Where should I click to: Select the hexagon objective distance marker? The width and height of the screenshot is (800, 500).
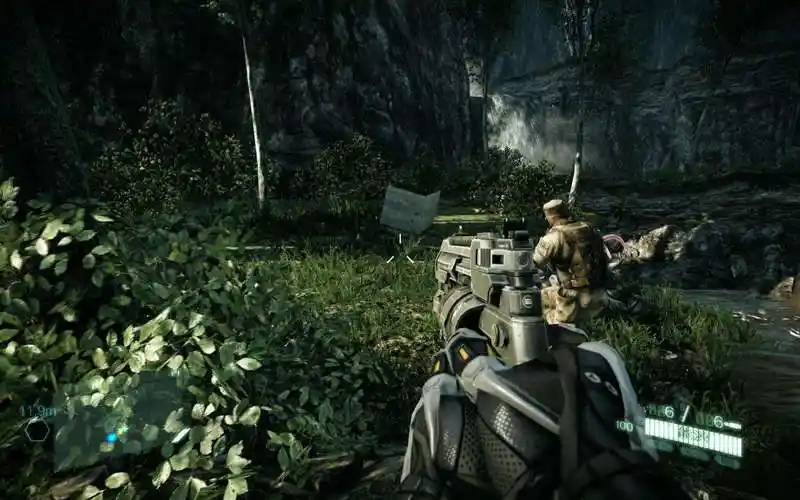tap(37, 430)
